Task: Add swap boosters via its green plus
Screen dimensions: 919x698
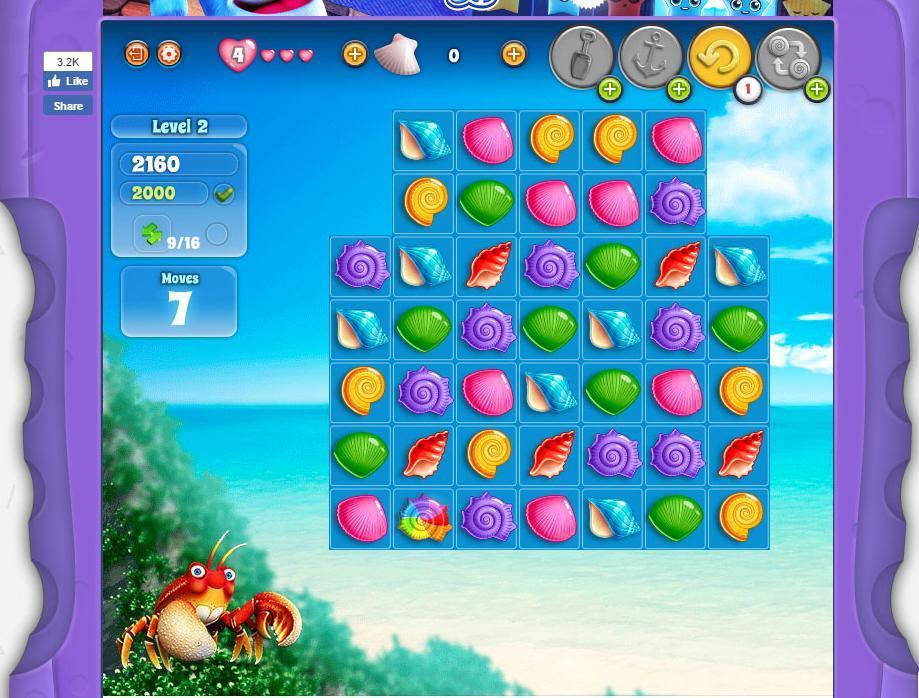Action: click(816, 90)
